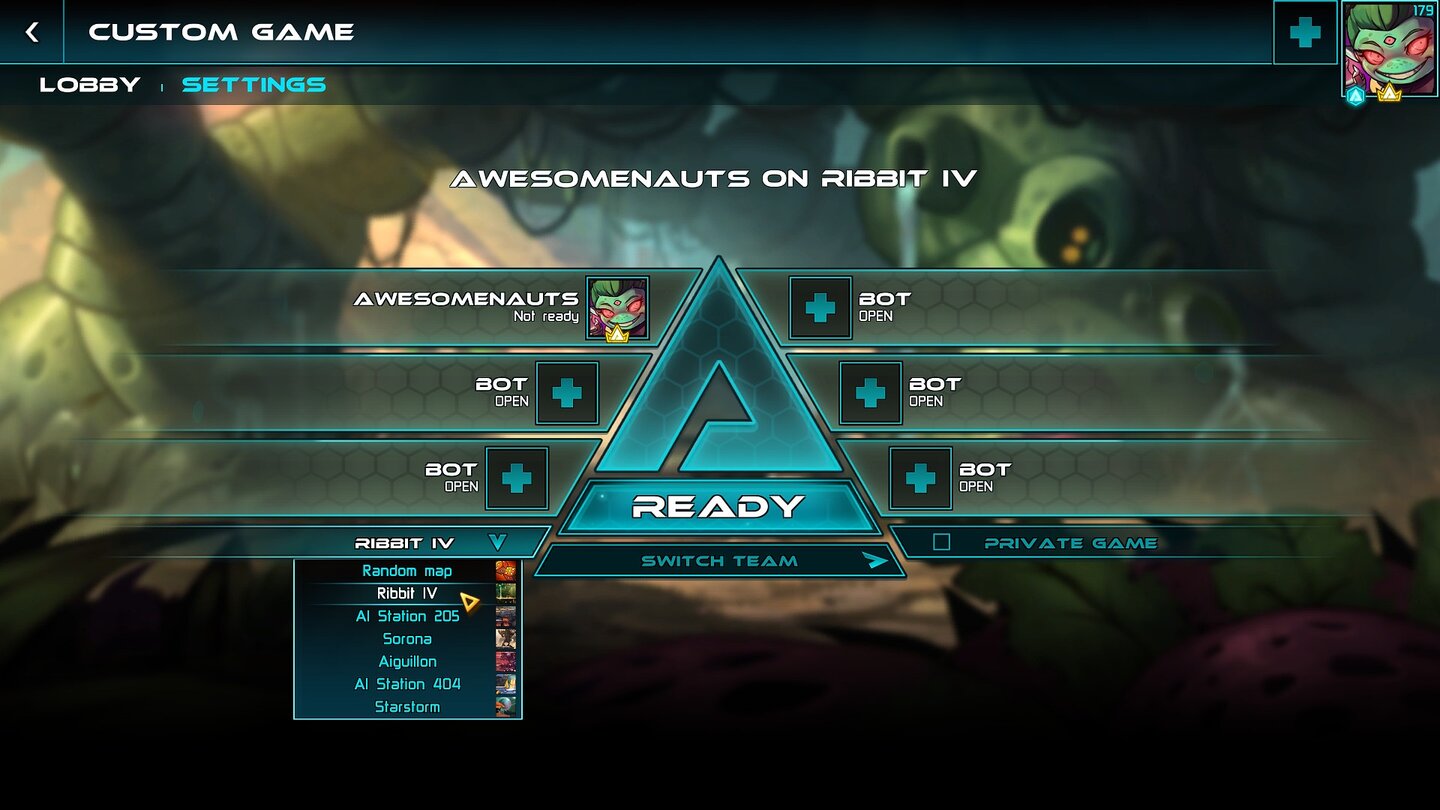Switch to the SETTINGS tab
The width and height of the screenshot is (1440, 810).
pyautogui.click(x=253, y=84)
